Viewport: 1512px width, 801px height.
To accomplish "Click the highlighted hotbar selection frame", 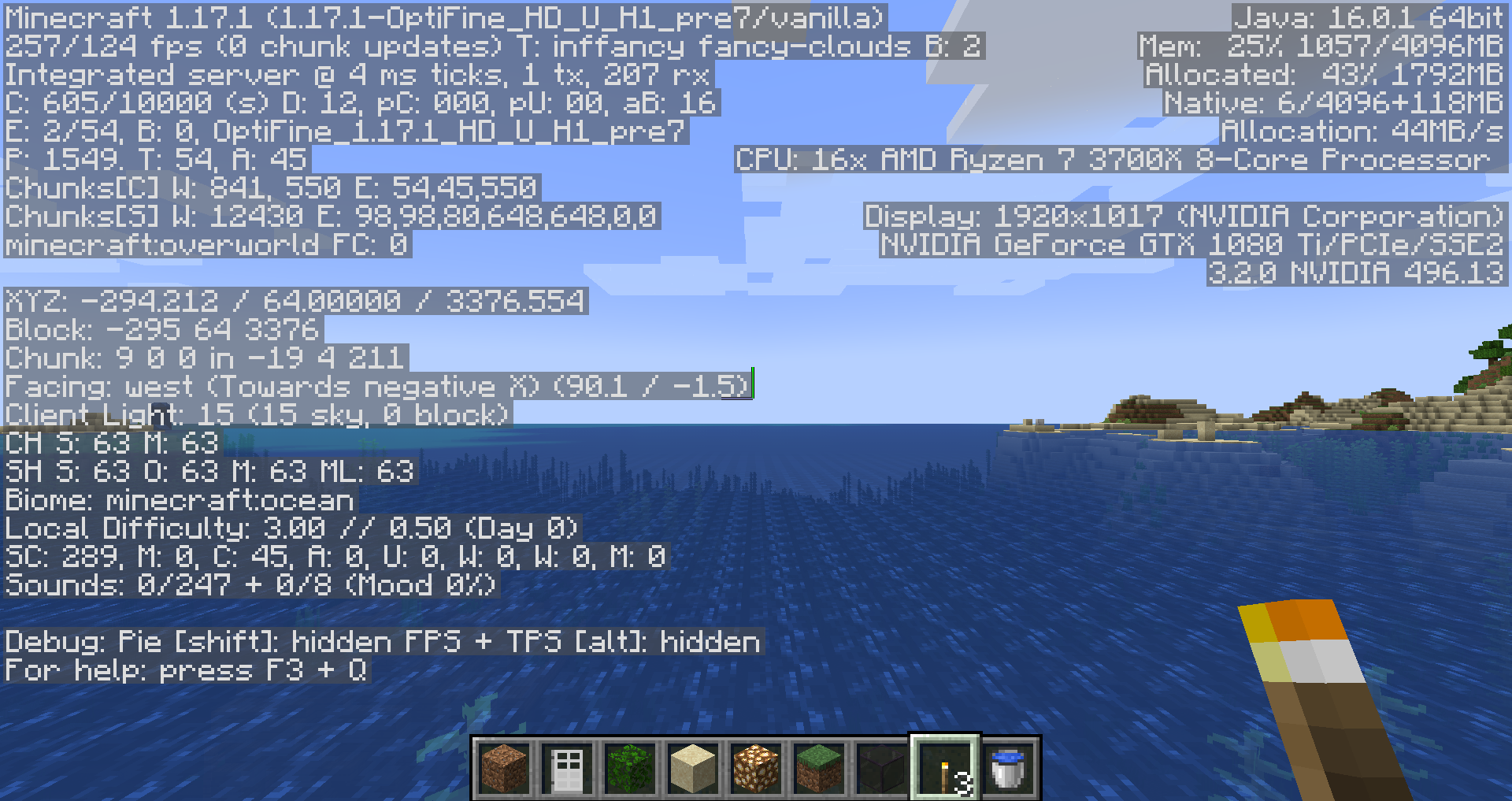I will 944,769.
